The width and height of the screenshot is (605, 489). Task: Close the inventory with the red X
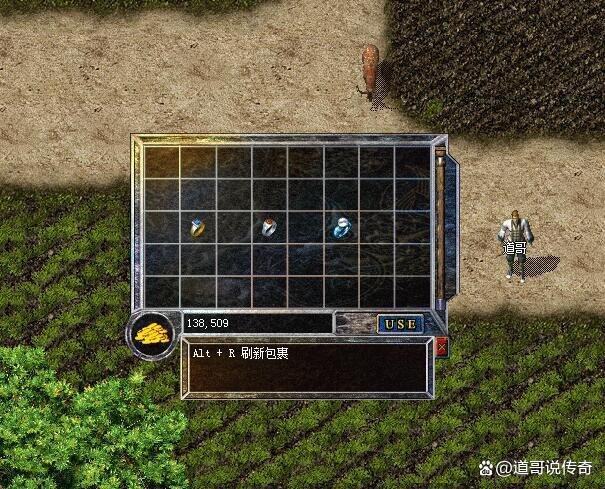pos(442,347)
